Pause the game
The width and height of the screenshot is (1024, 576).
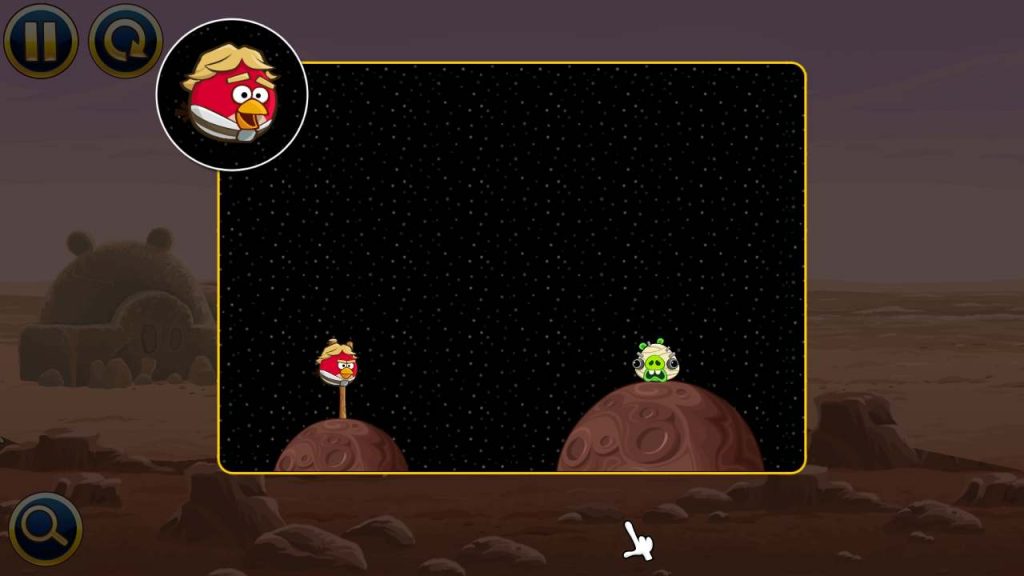pos(40,41)
